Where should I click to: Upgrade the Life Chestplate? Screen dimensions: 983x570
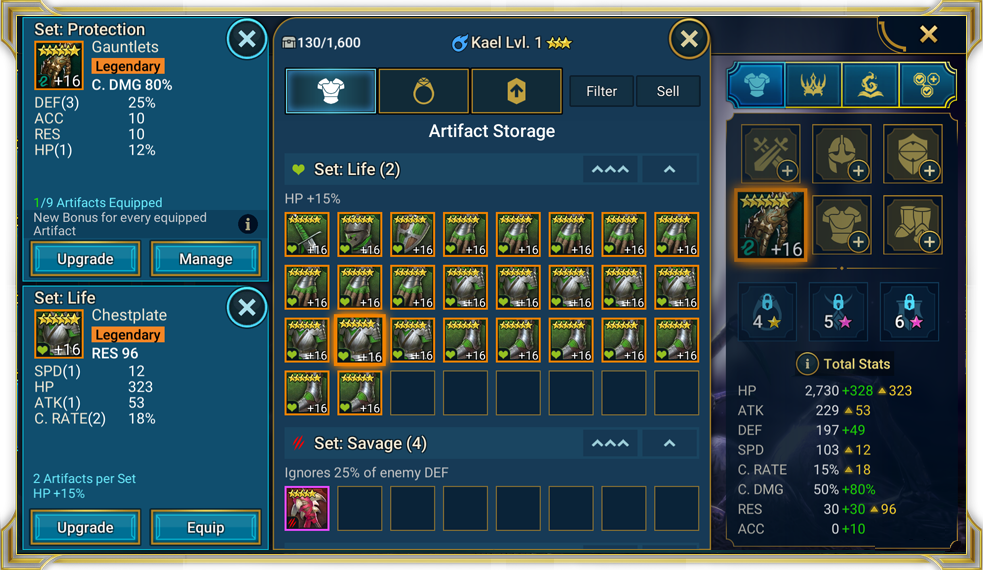click(85, 527)
